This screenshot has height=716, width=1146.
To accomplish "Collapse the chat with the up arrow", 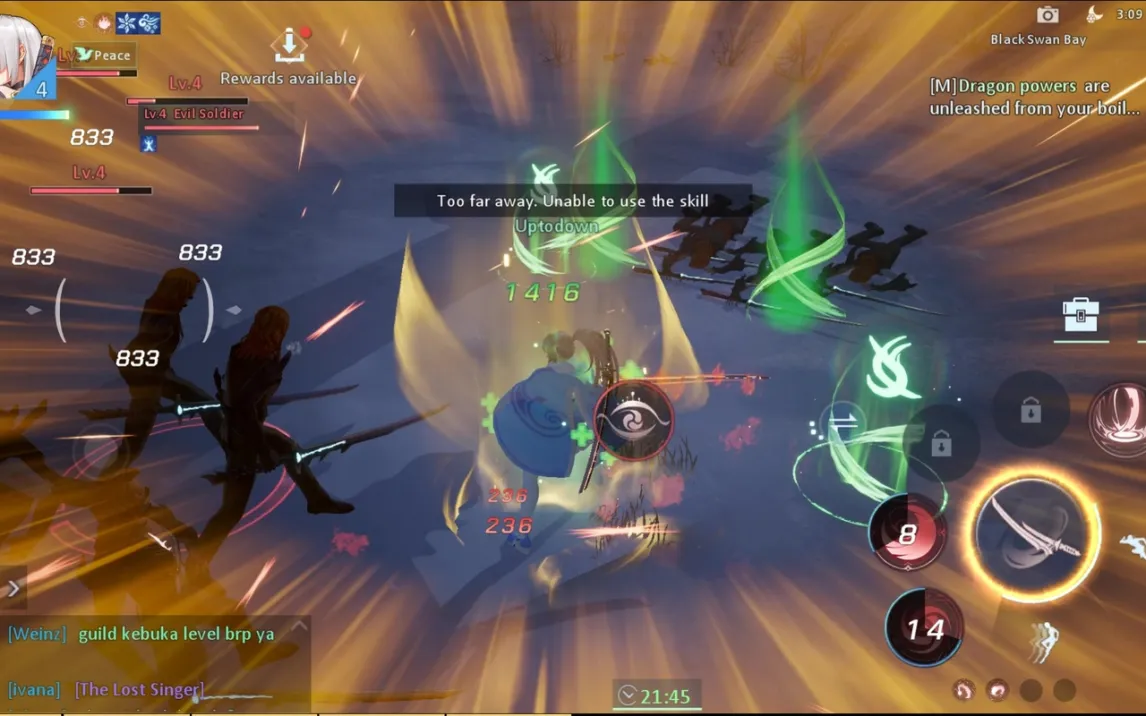I will pyautogui.click(x=297, y=628).
